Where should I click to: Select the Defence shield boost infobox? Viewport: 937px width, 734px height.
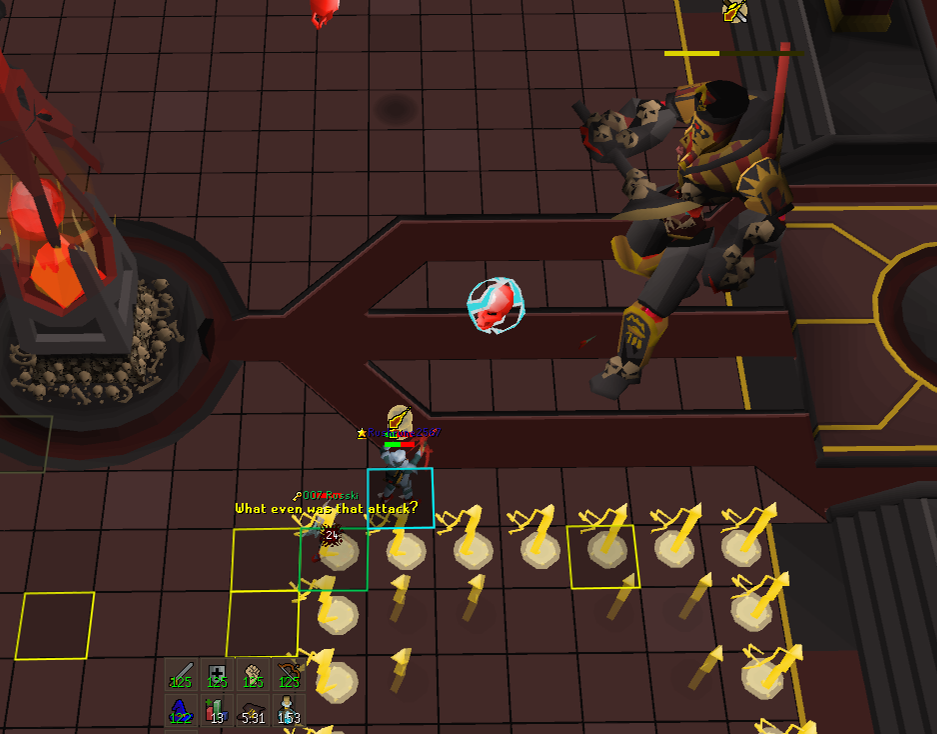pos(217,675)
